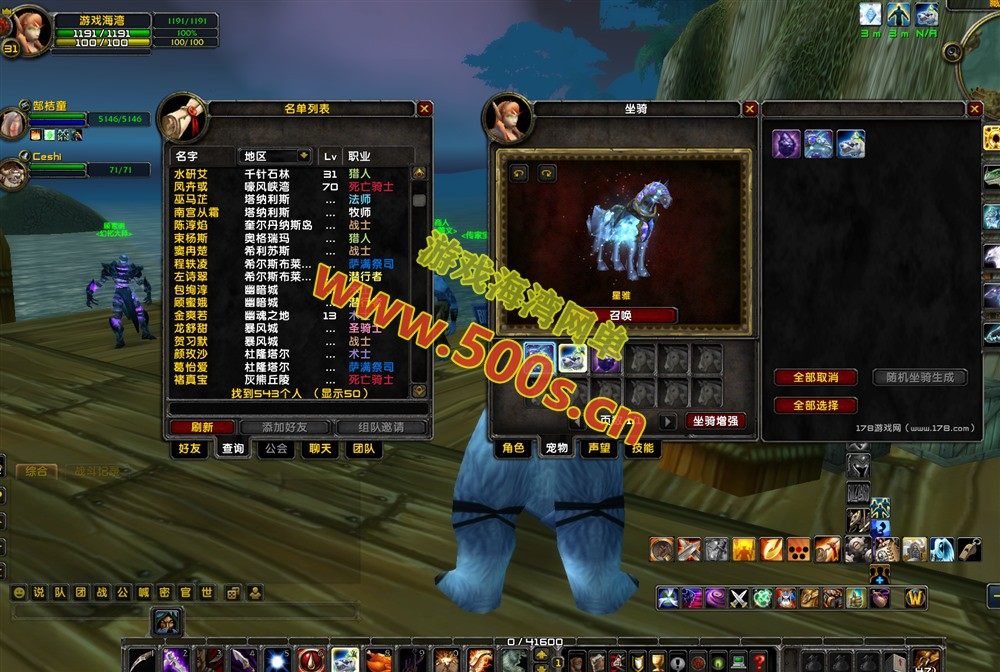Click the 刷新 refresh button

201,427
